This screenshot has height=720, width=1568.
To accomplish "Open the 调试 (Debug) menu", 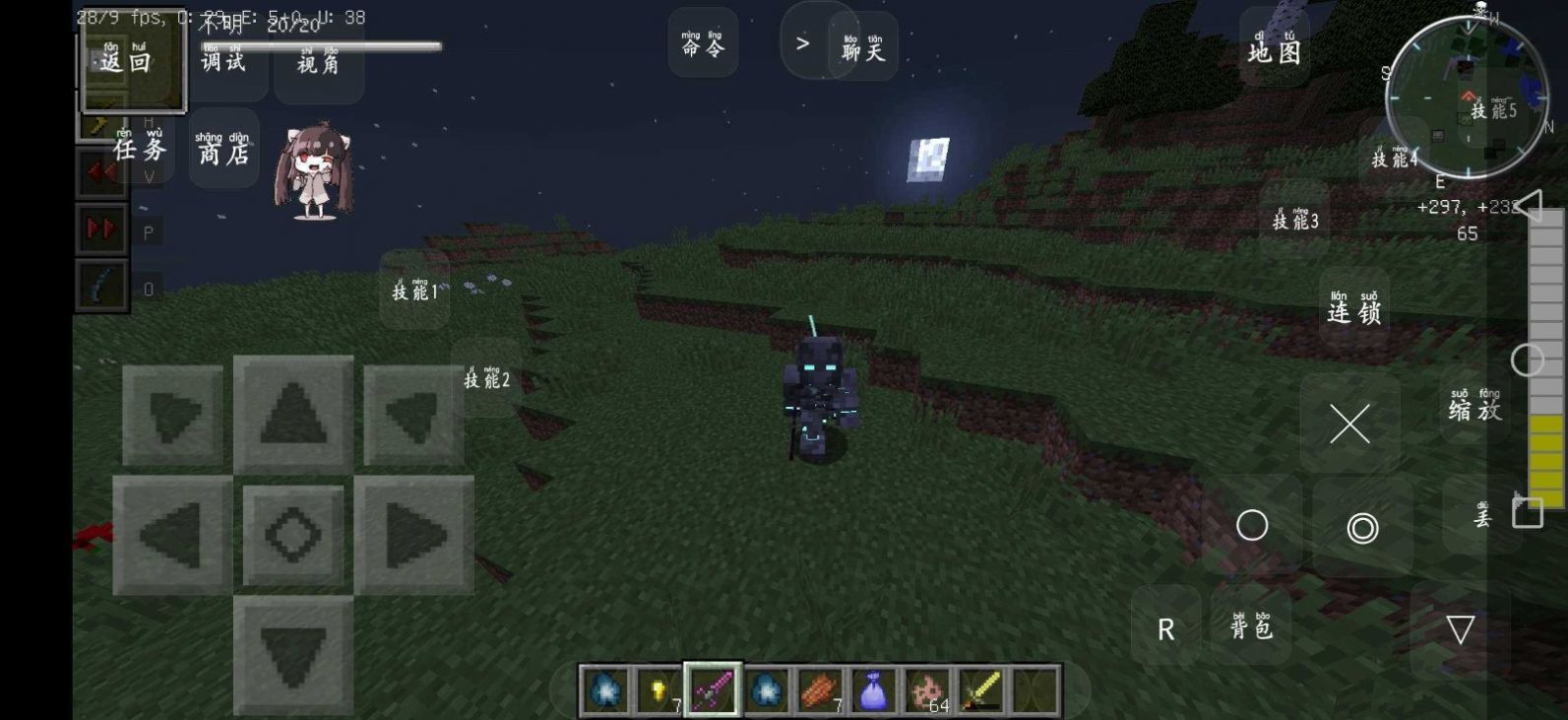I will [223, 61].
